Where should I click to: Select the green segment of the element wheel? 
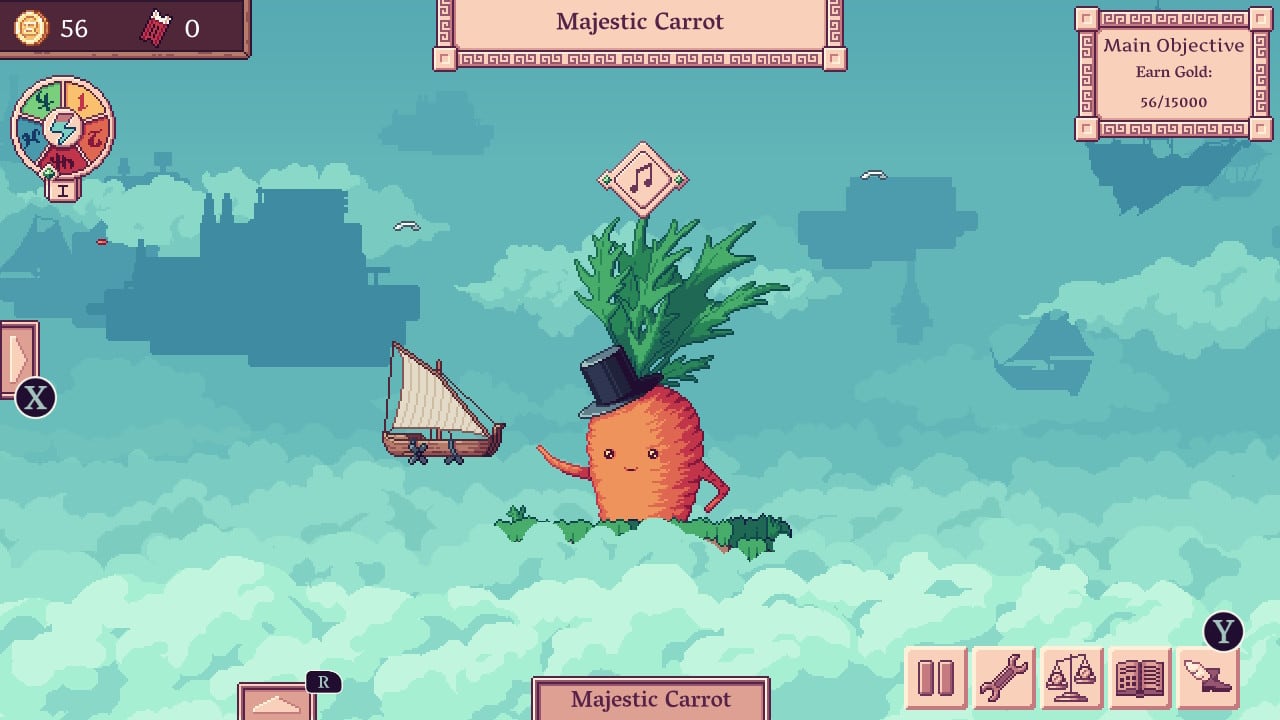point(42,103)
